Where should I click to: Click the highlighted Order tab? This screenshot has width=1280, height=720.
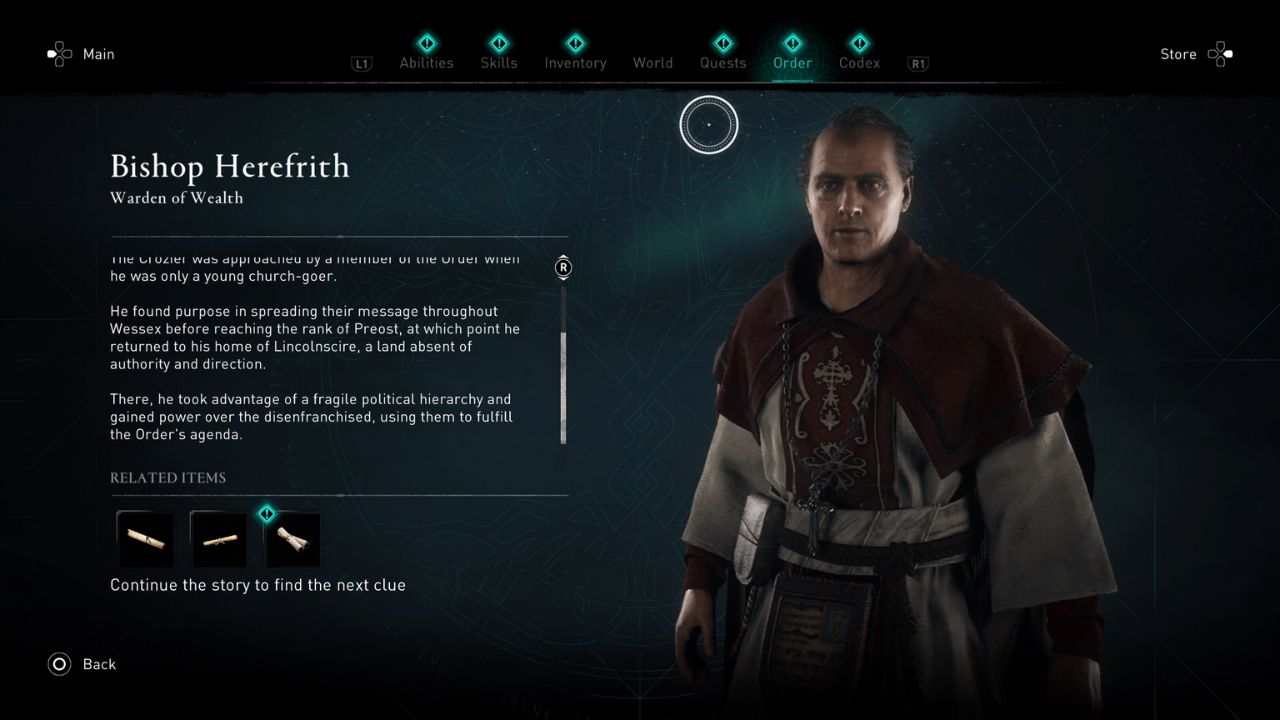click(x=792, y=62)
